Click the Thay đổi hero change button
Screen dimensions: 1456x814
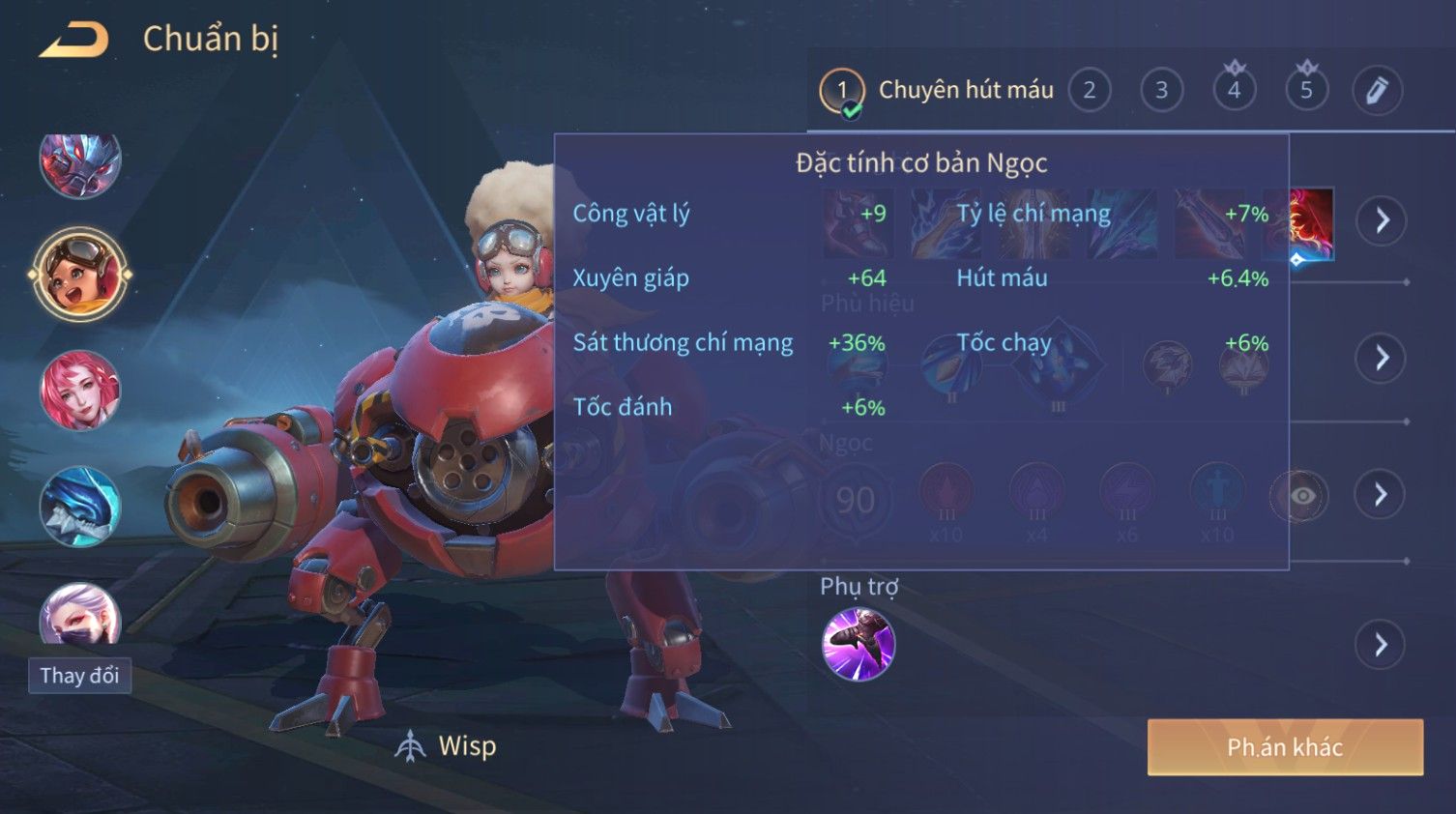point(79,676)
